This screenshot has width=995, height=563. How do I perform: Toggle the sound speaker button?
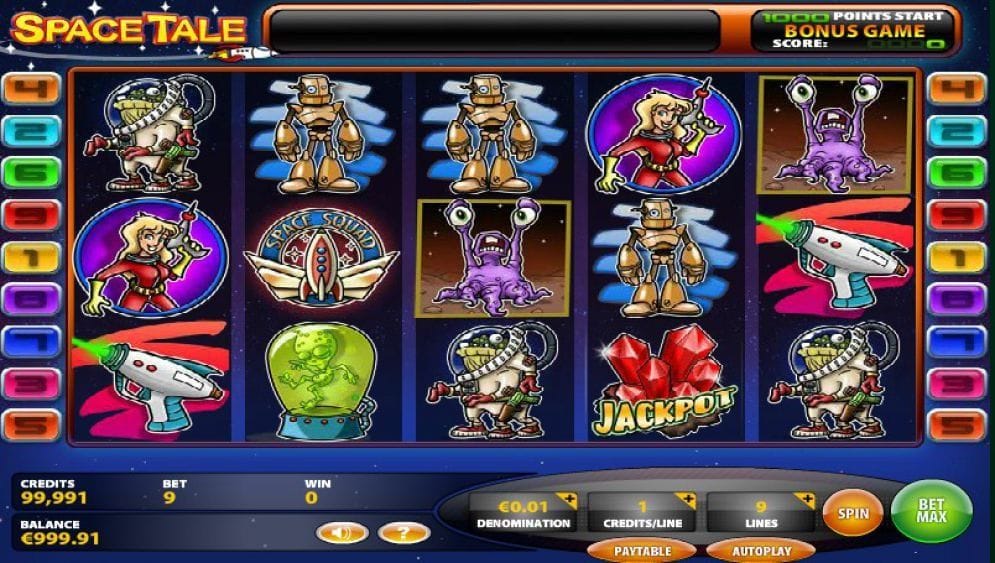click(341, 533)
